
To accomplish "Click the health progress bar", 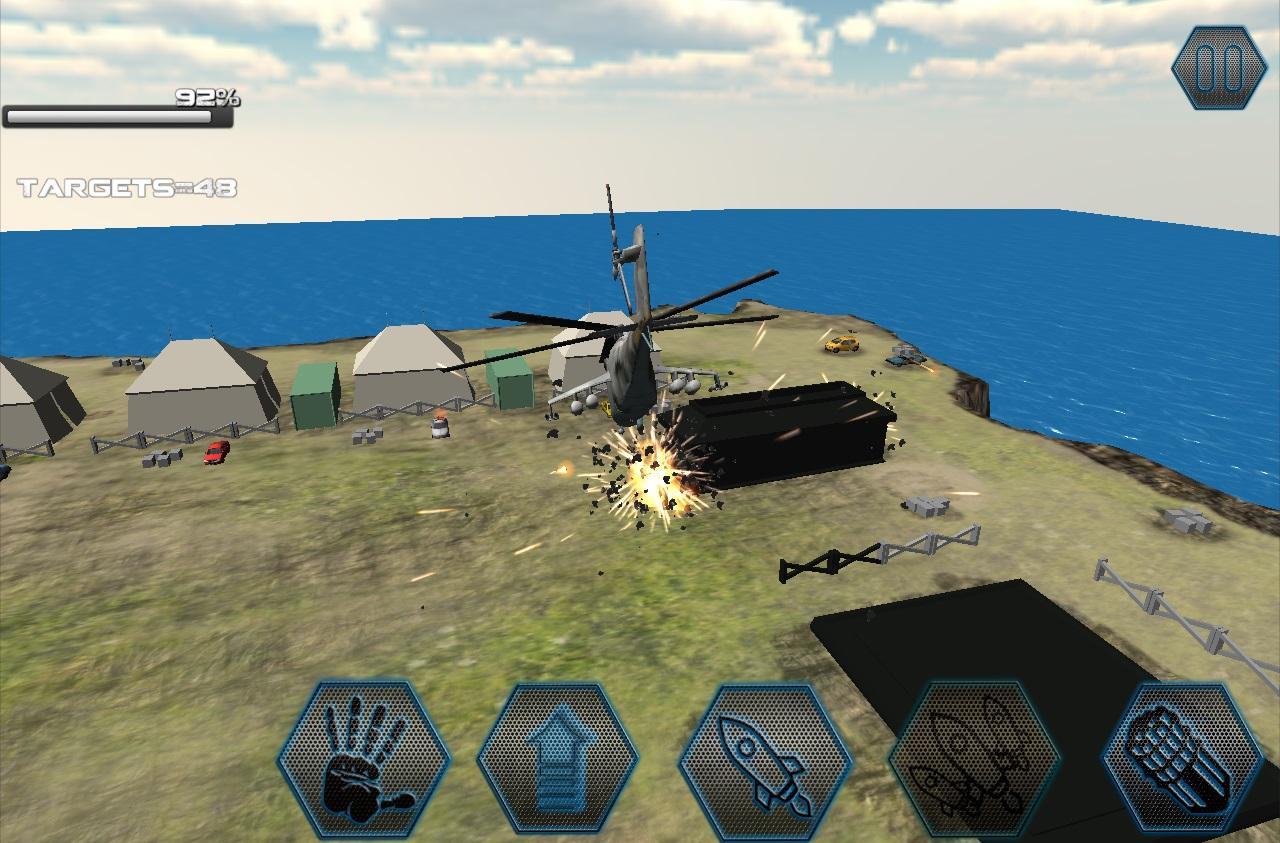I will tap(115, 118).
